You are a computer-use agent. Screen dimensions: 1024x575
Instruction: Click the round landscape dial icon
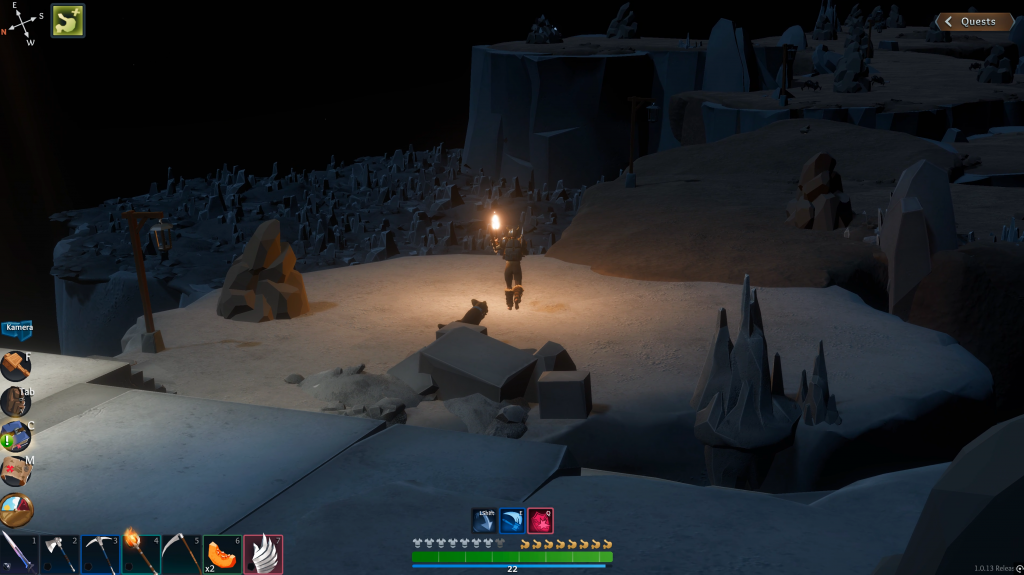tap(16, 509)
